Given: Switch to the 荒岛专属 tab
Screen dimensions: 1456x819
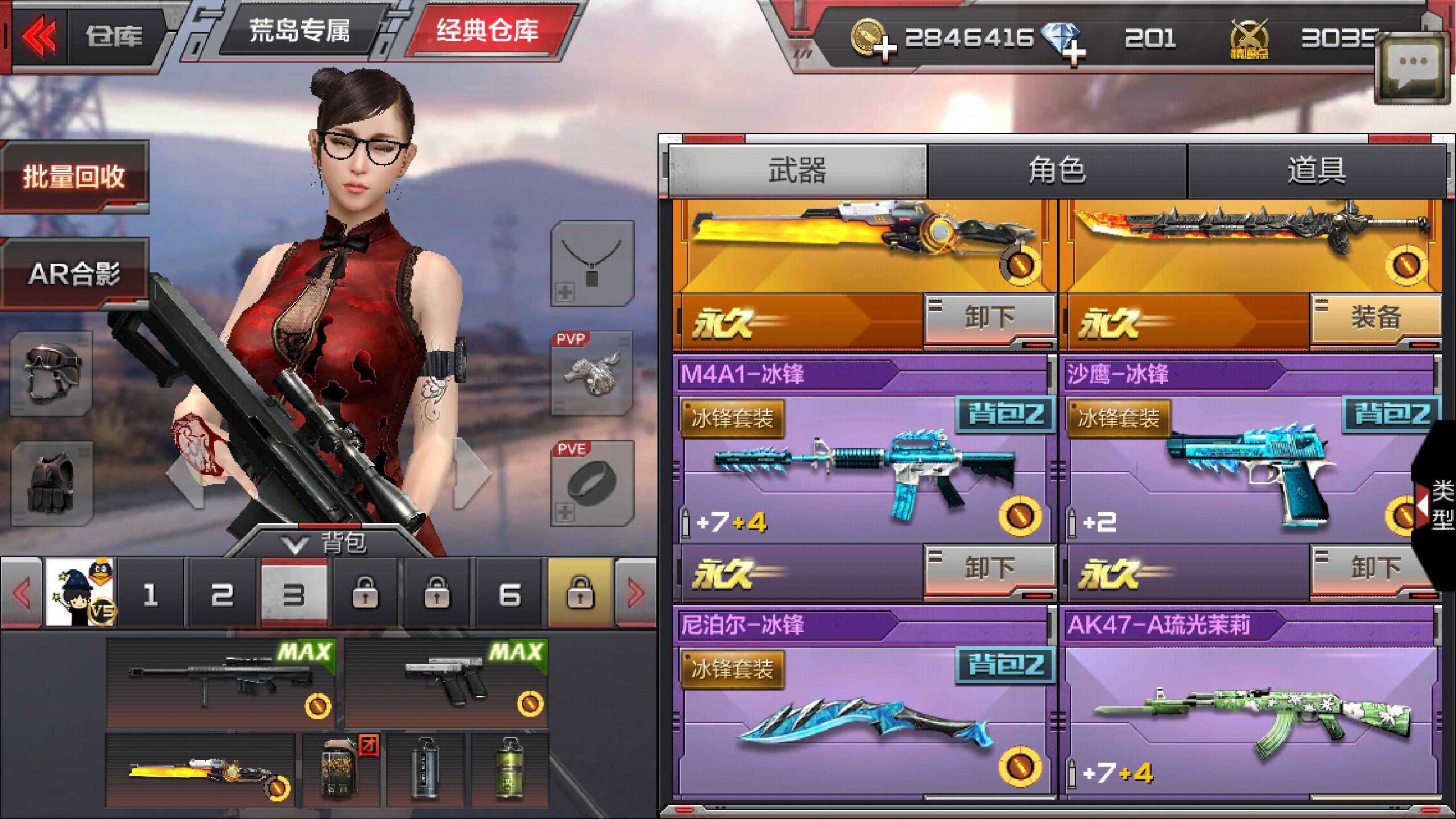Looking at the screenshot, I should pyautogui.click(x=299, y=32).
